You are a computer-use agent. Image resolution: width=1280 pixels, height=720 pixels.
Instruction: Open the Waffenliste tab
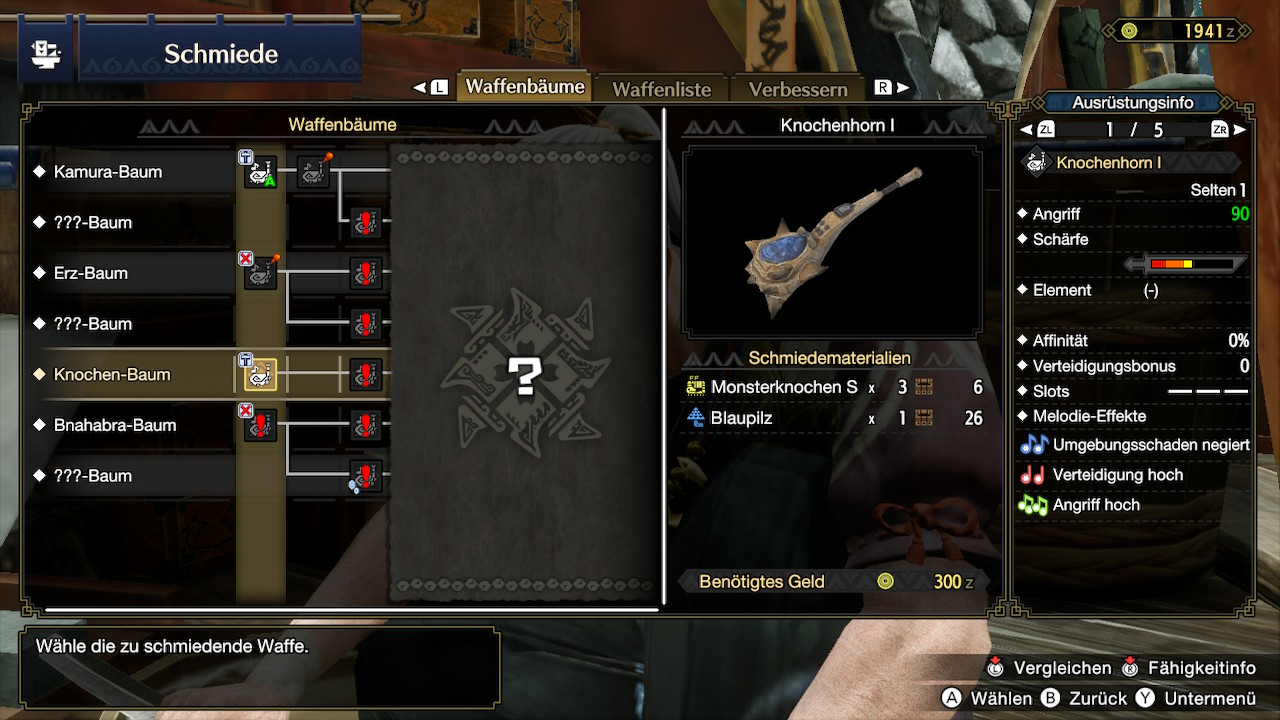661,89
